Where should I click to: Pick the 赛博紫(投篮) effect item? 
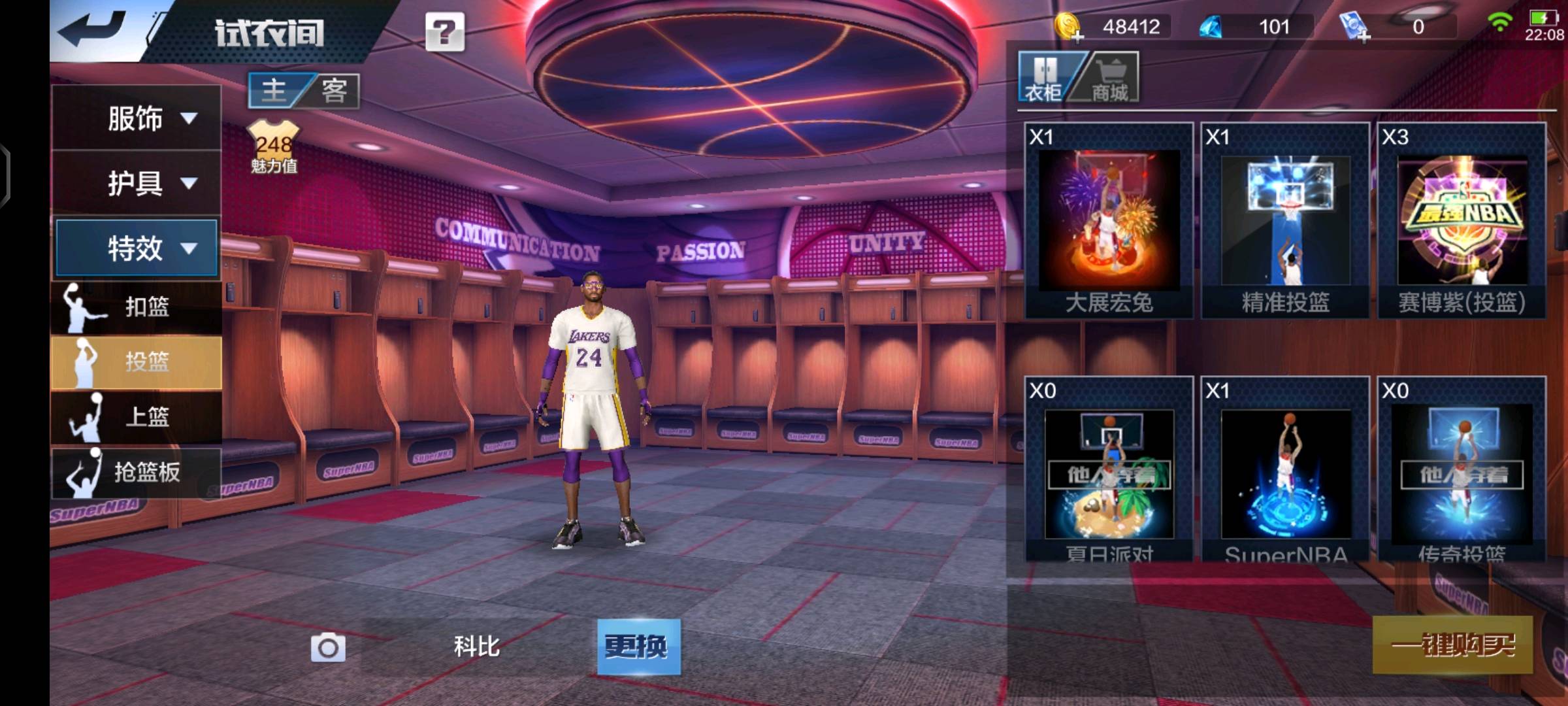pos(1462,221)
